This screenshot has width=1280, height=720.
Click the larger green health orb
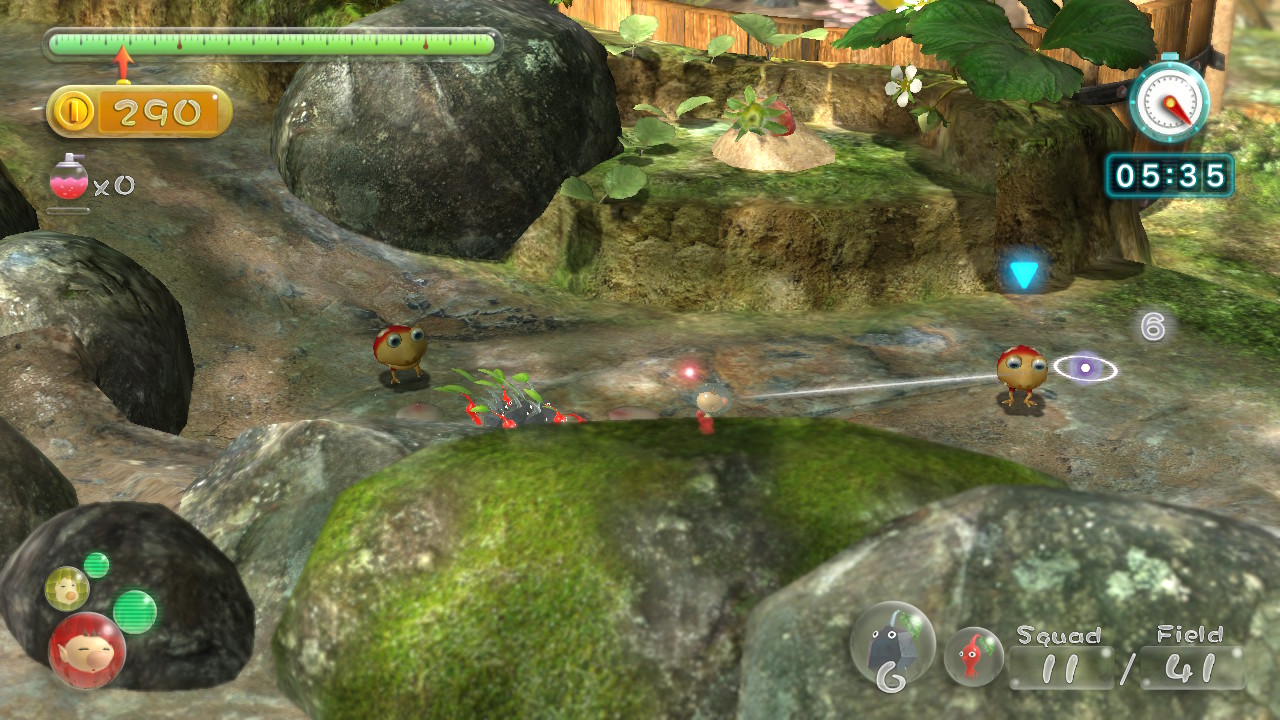135,611
